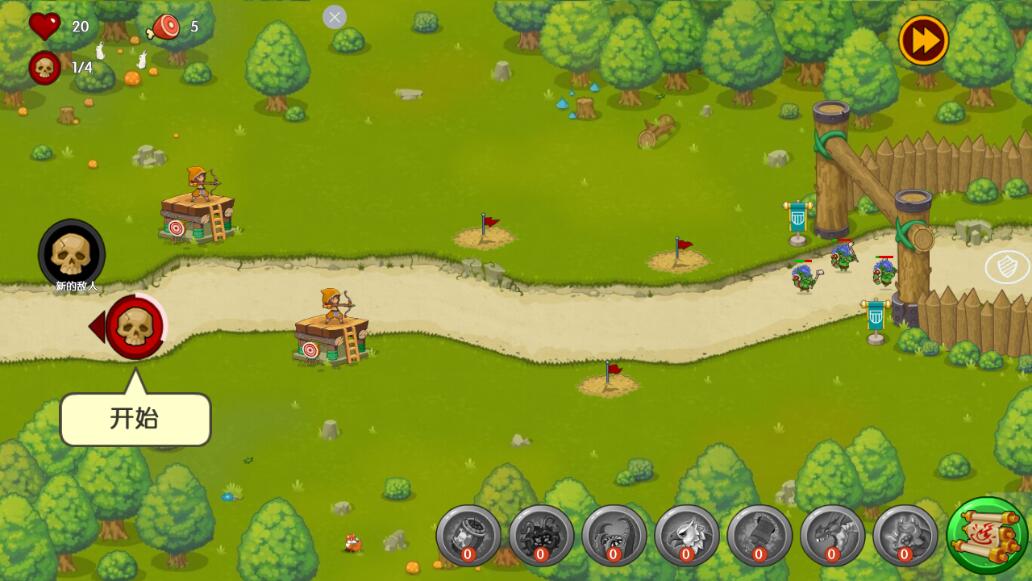Select the grayed eagle head ability
Image resolution: width=1032 pixels, height=581 pixels.
pyautogui.click(x=686, y=535)
